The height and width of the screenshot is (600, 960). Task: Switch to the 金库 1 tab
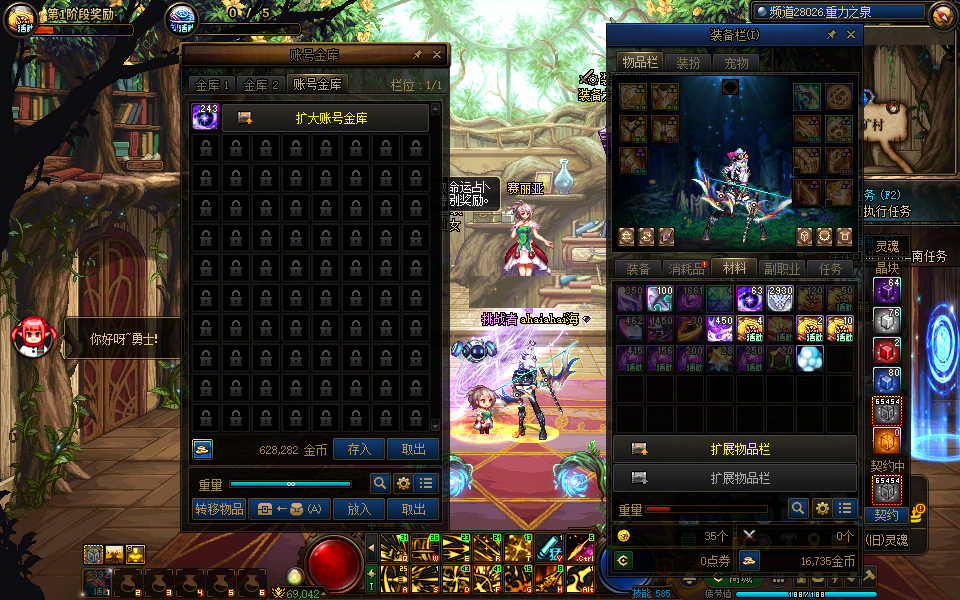(213, 85)
